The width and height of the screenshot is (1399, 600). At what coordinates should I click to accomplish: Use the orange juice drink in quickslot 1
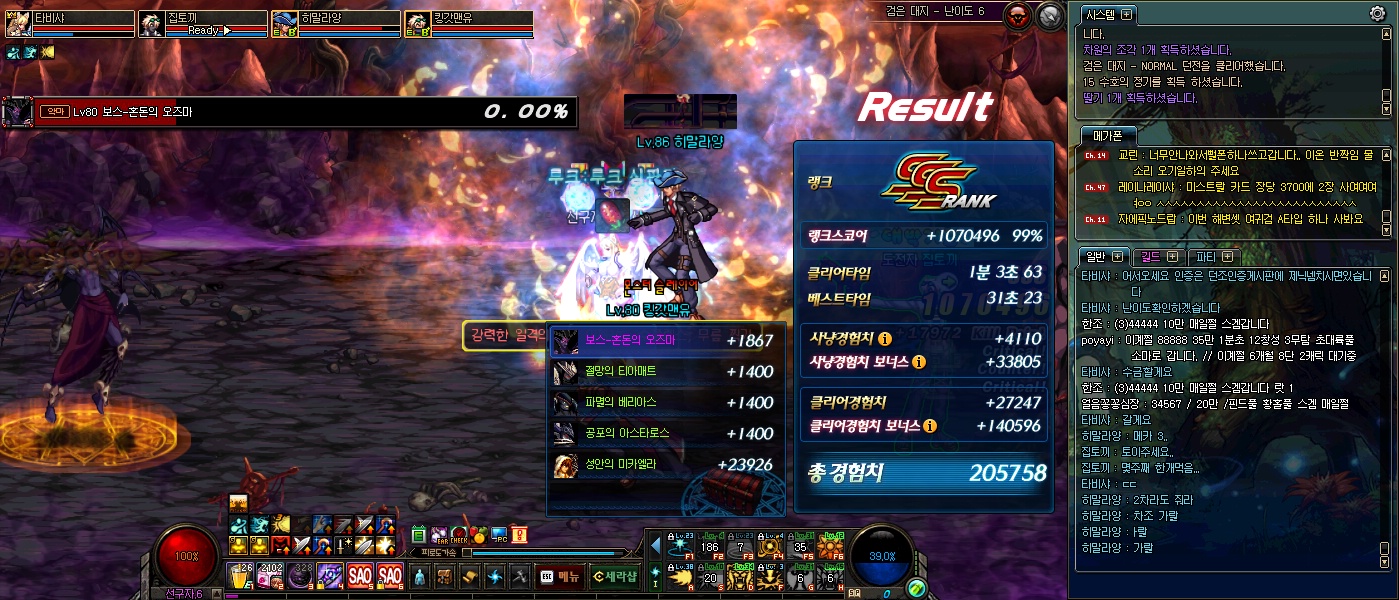click(240, 576)
